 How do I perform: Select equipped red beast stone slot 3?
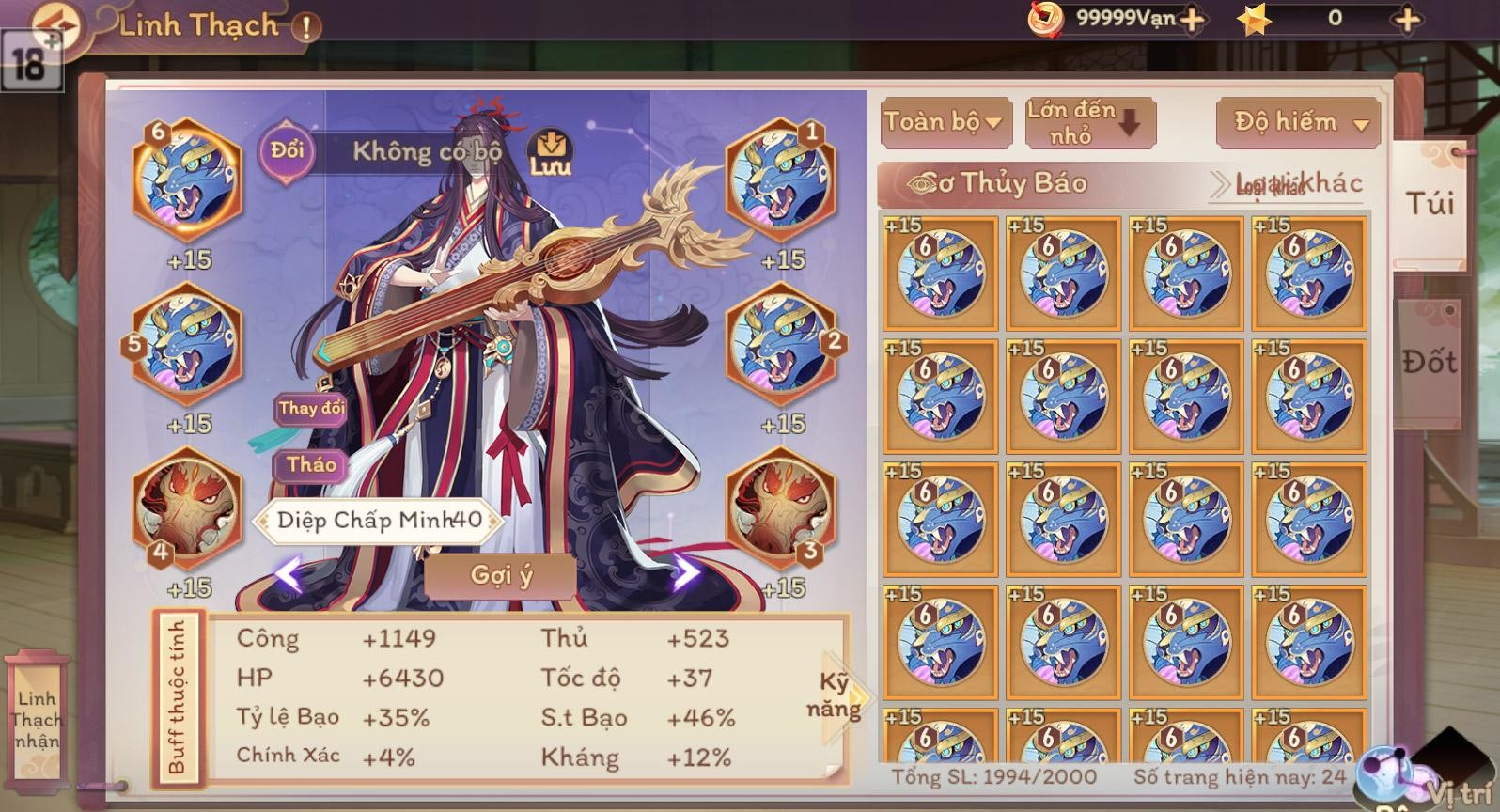coord(780,508)
